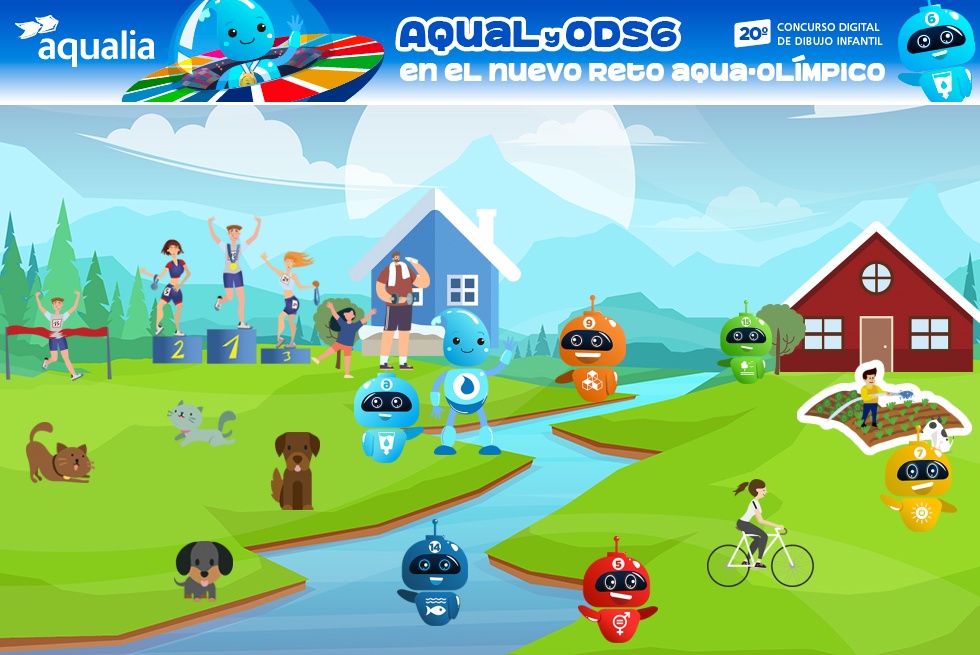The width and height of the screenshot is (980, 655).
Task: Pick the yellow number 7 sun robot
Action: [x=919, y=483]
